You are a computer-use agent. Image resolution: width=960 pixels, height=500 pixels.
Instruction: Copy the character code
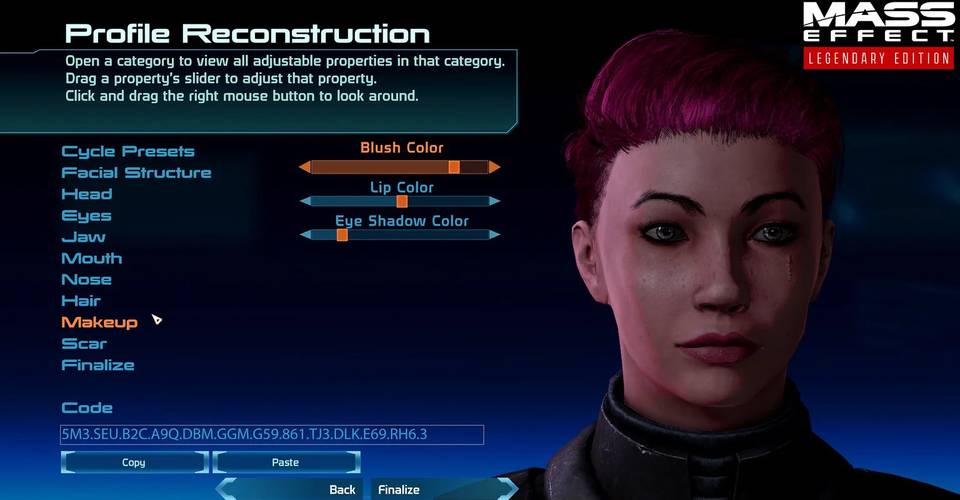(134, 463)
